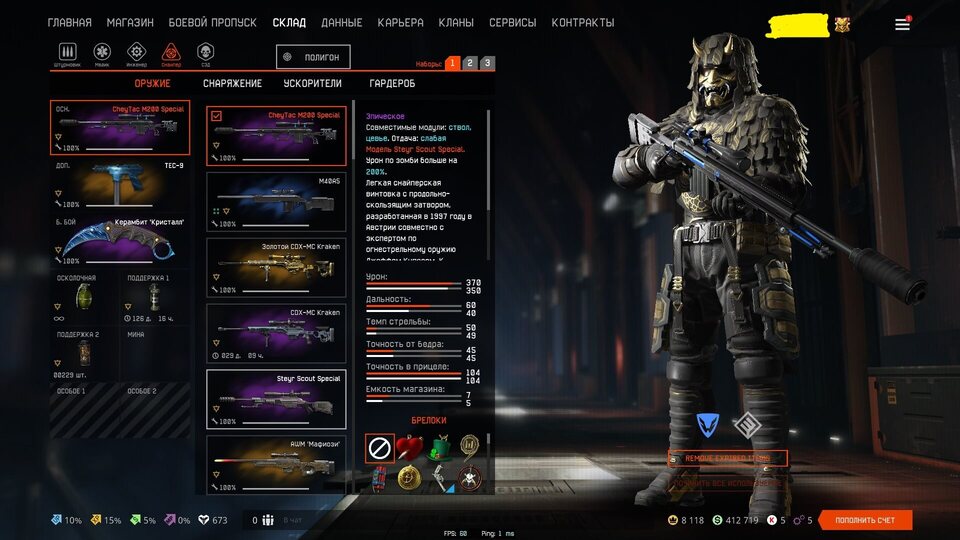Screen dimensions: 960x540
Task: Open the hamburger menu icon
Action: click(902, 24)
